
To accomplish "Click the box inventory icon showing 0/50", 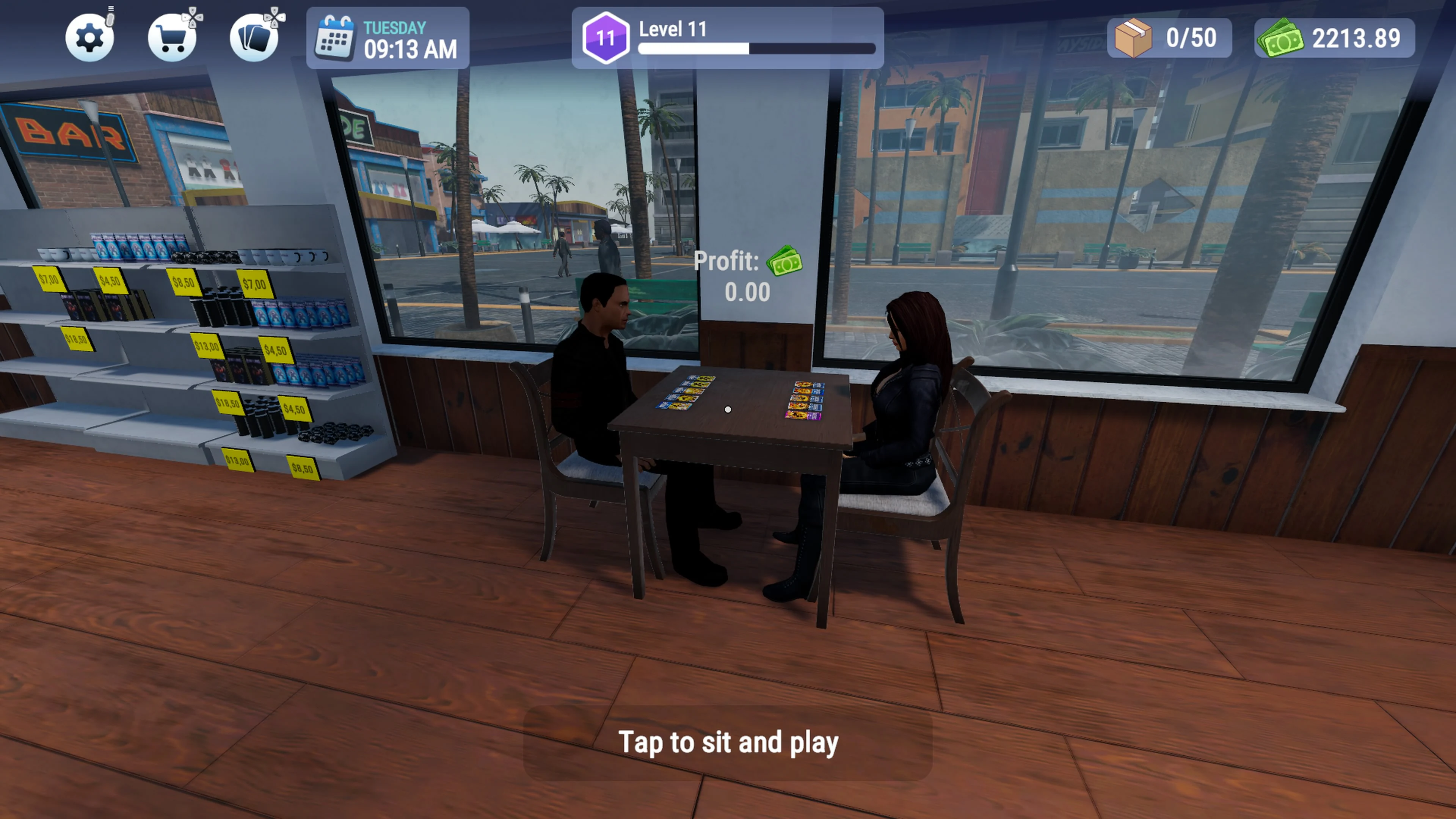I will click(1169, 38).
